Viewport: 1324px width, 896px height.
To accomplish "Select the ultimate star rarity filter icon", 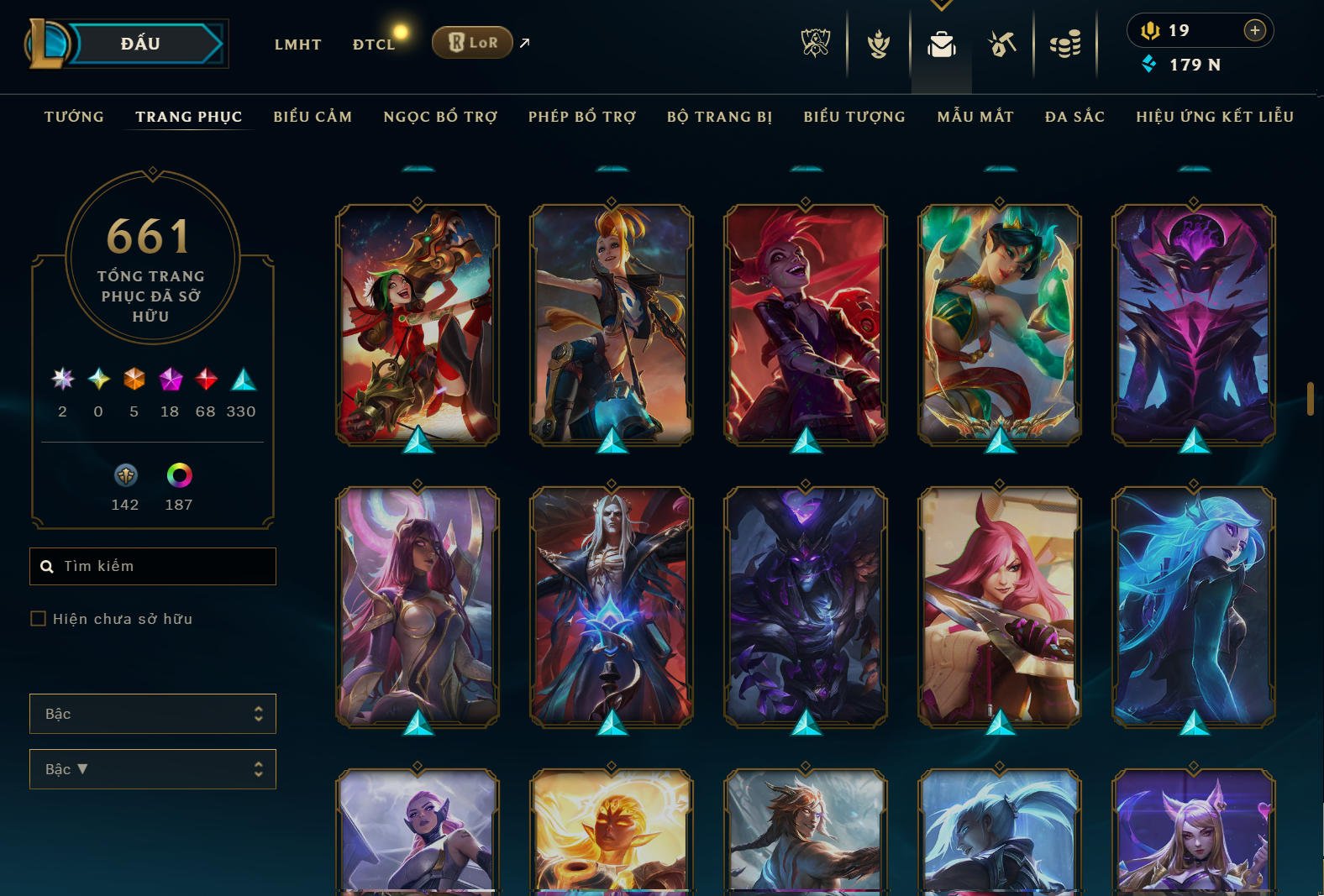I will [x=61, y=380].
